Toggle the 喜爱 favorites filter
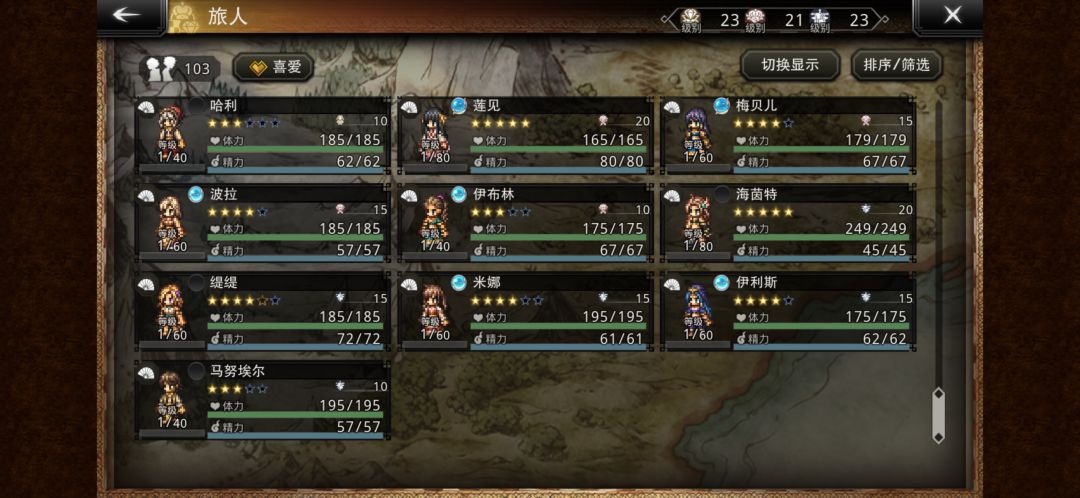This screenshot has height=498, width=1080. (x=273, y=67)
